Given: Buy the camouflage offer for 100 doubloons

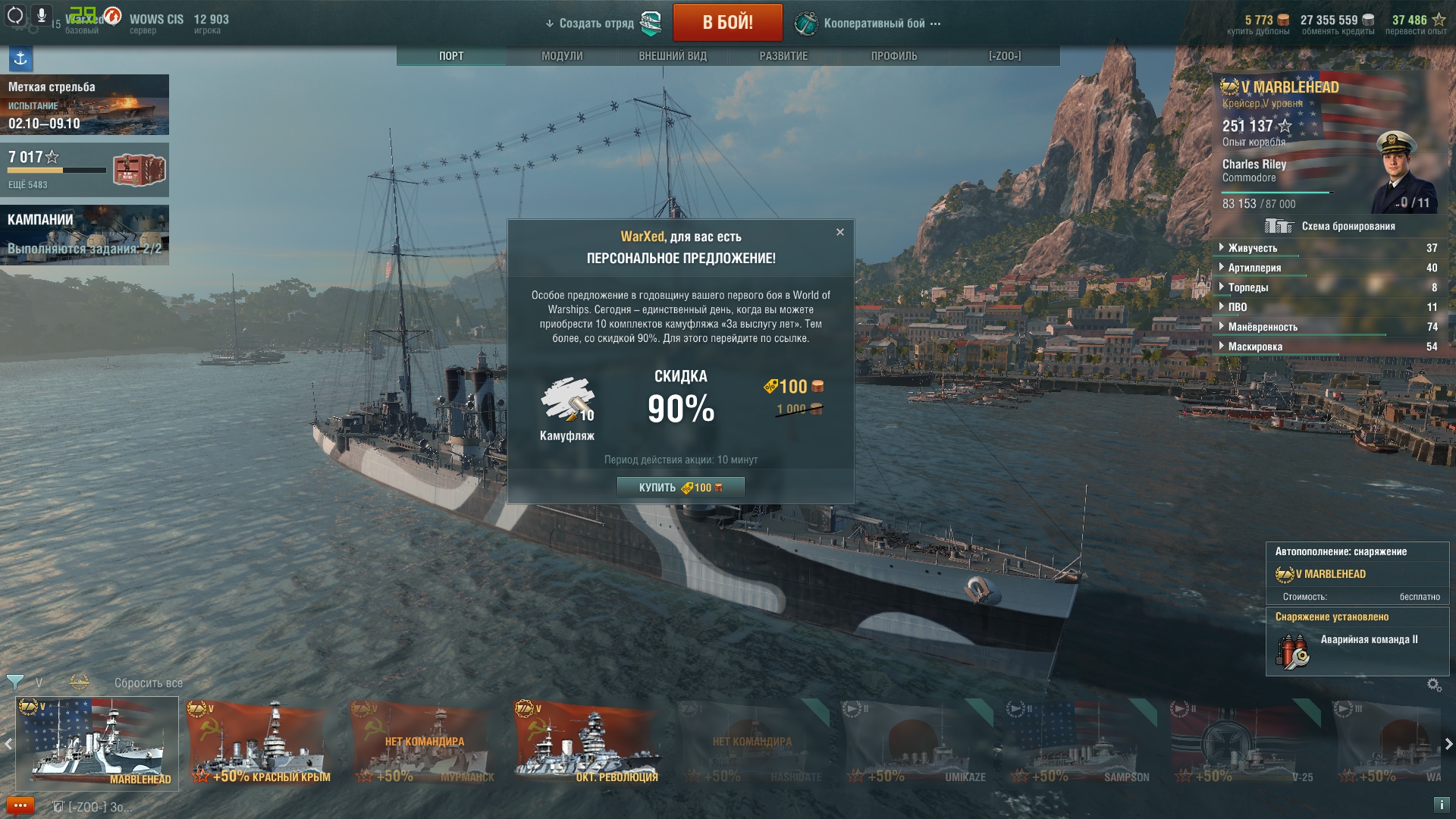Looking at the screenshot, I should click(x=680, y=488).
